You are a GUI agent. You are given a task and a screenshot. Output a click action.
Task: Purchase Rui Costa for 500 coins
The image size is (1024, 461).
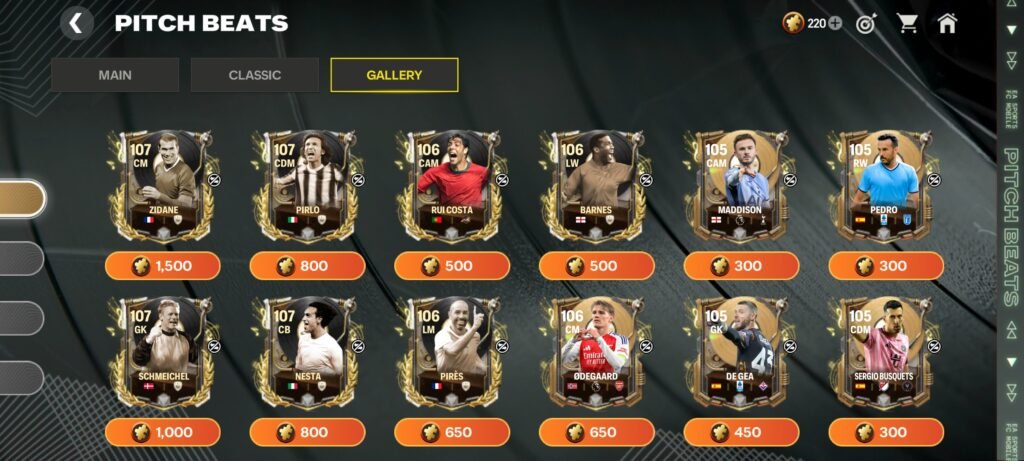tap(451, 266)
